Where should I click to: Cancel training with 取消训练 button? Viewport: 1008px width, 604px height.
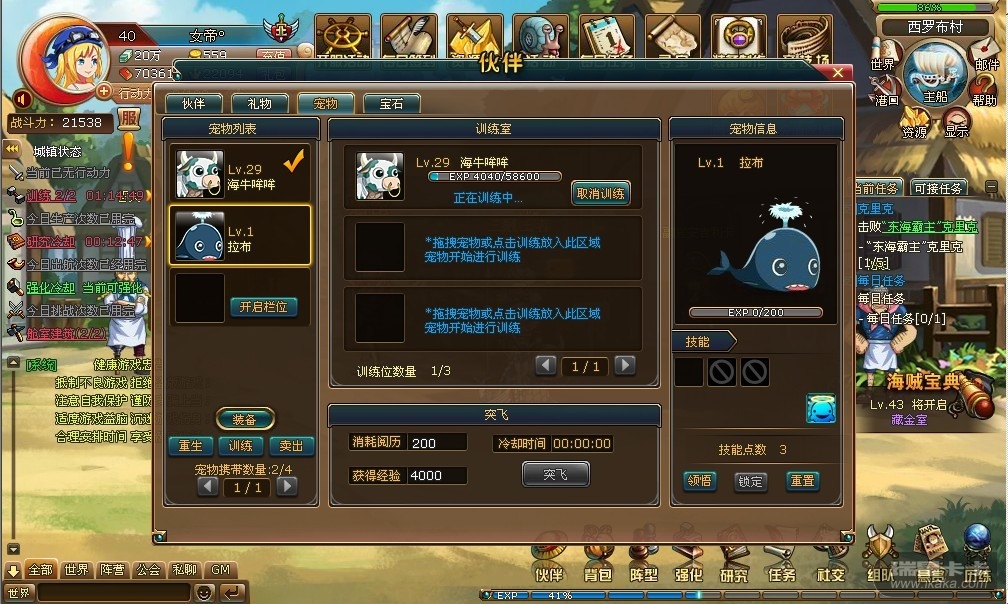(600, 194)
